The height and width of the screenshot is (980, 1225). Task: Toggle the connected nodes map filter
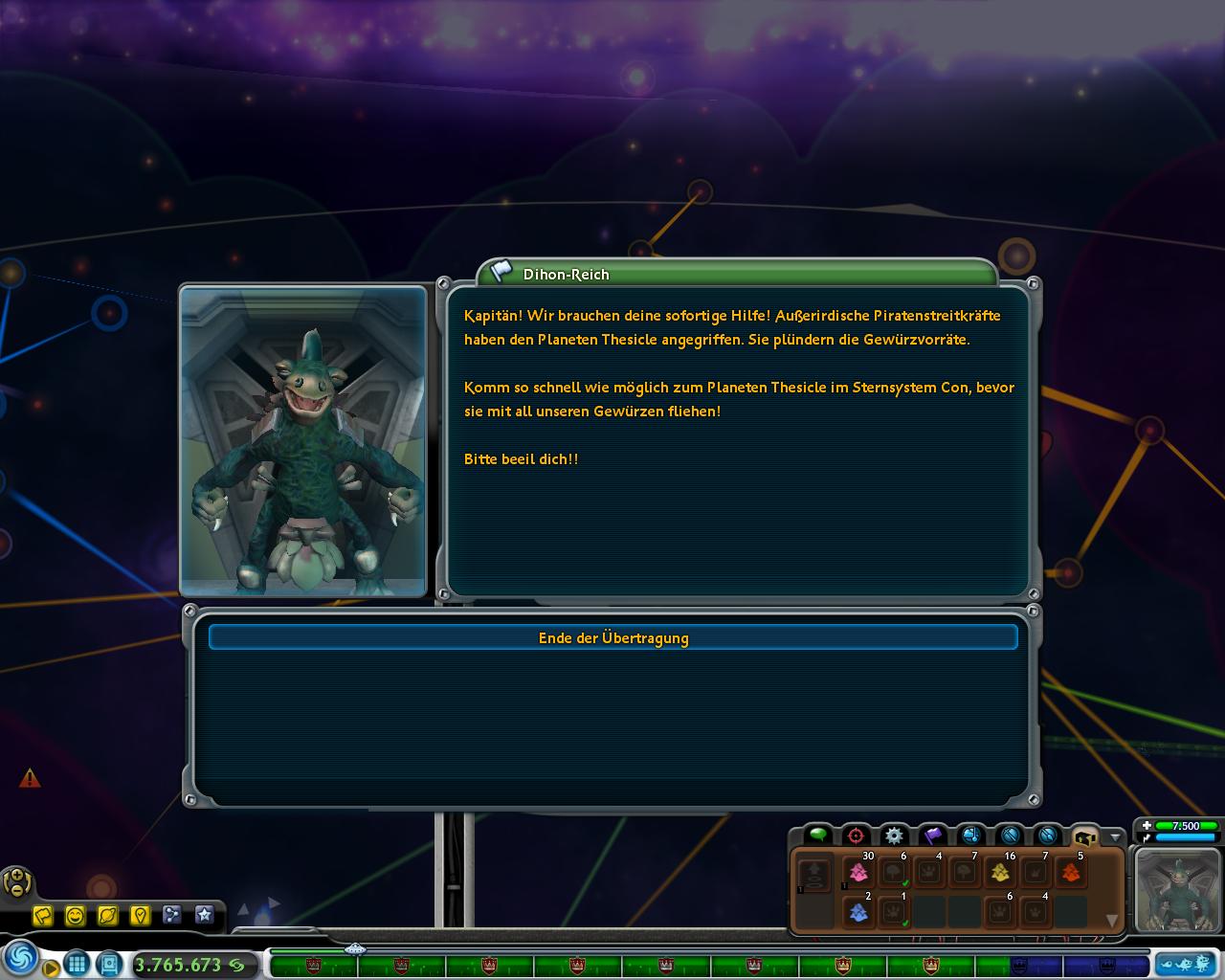tap(172, 916)
